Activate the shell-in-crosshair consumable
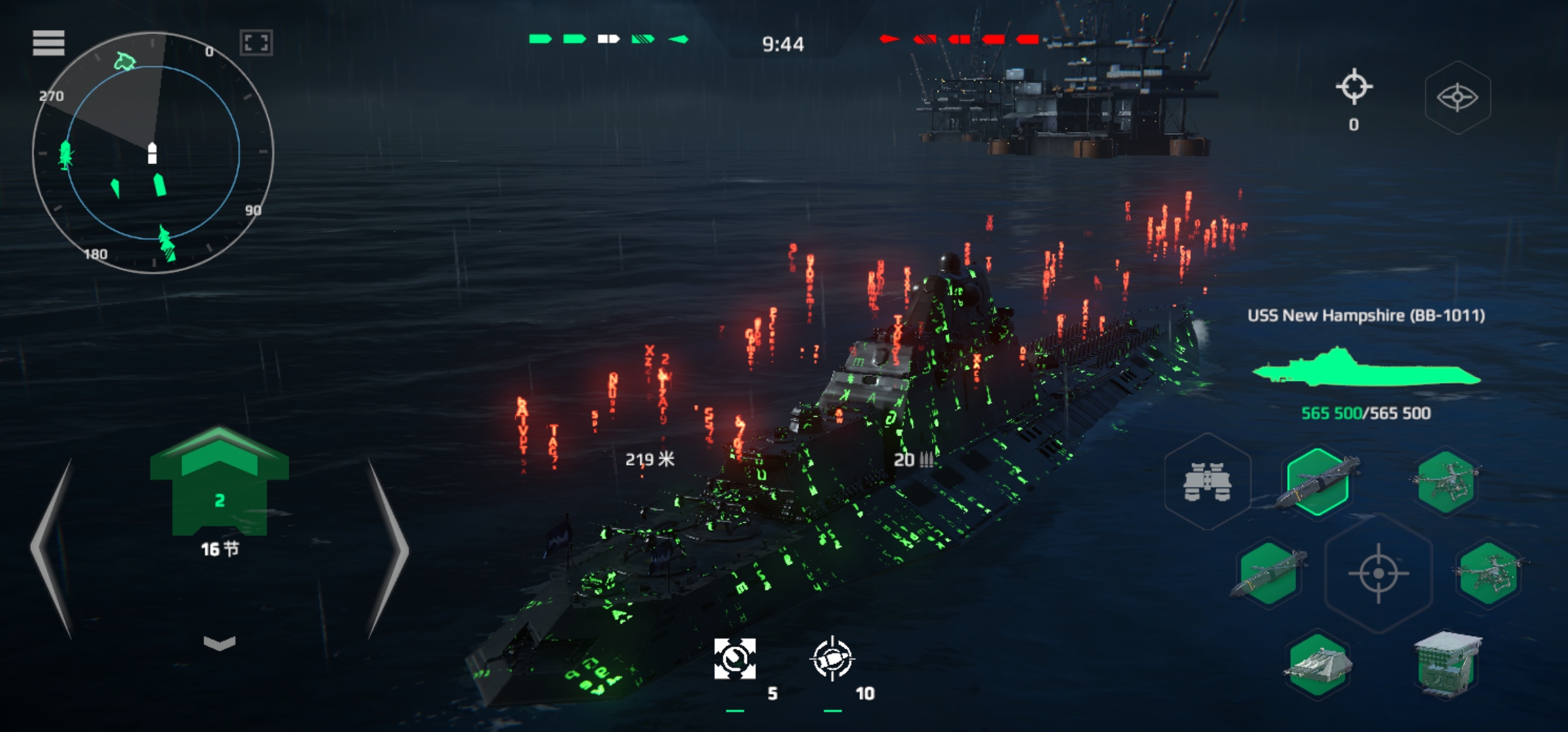This screenshot has height=732, width=1568. (832, 659)
